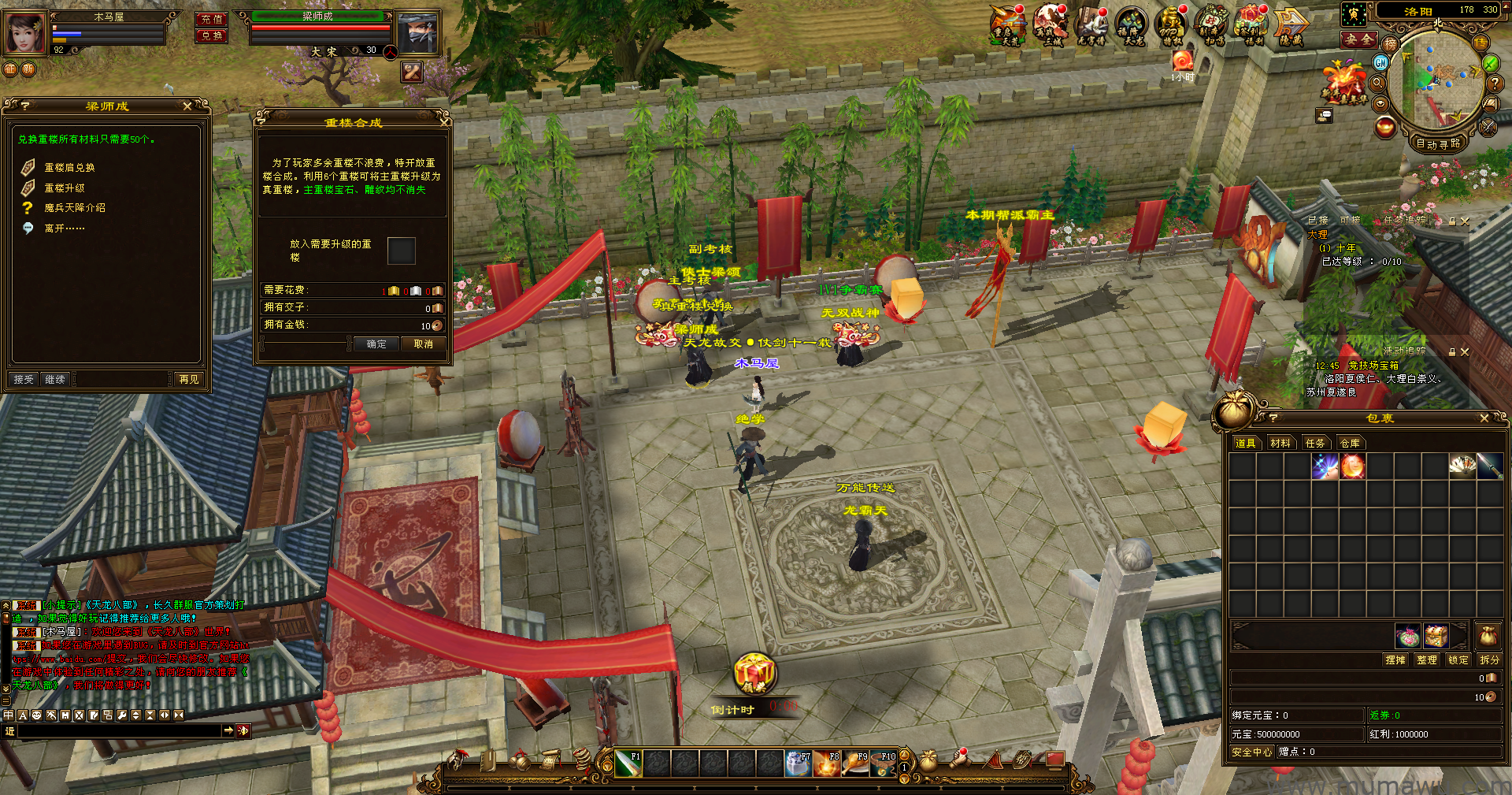Close the 包裹 inventory window

coord(1484,418)
